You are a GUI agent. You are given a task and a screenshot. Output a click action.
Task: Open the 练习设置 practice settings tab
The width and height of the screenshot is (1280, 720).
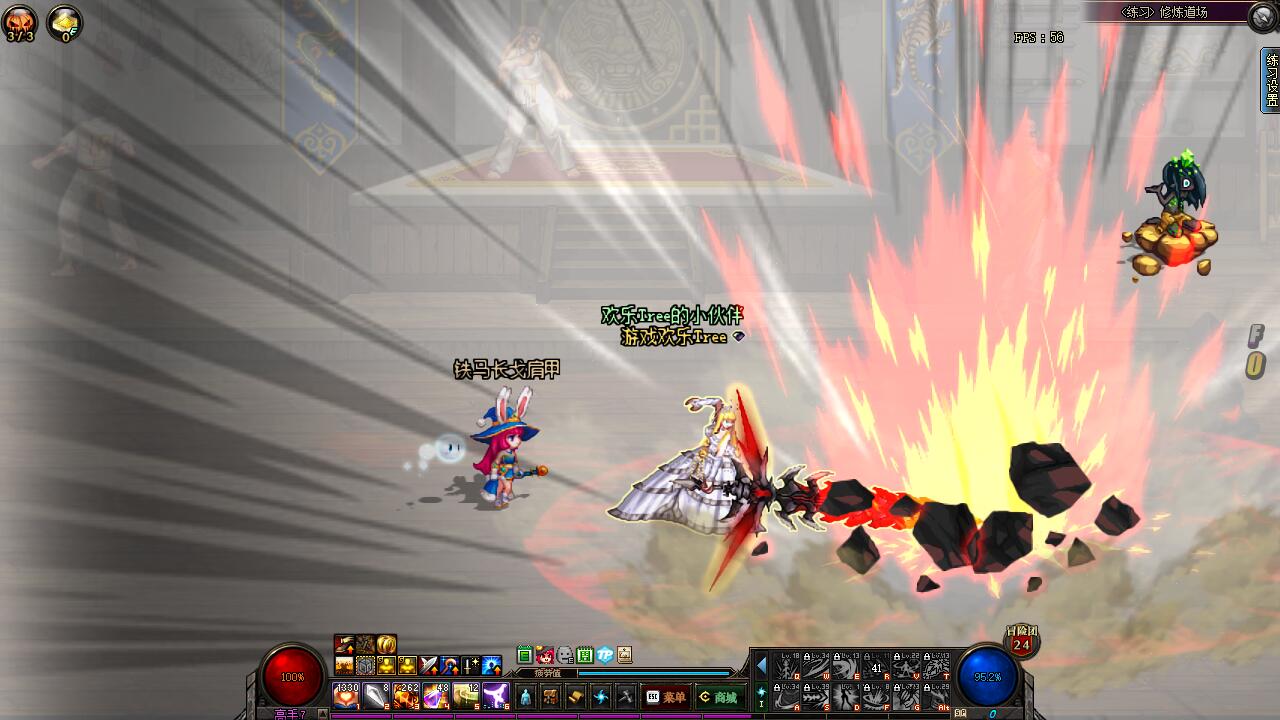click(x=1271, y=80)
